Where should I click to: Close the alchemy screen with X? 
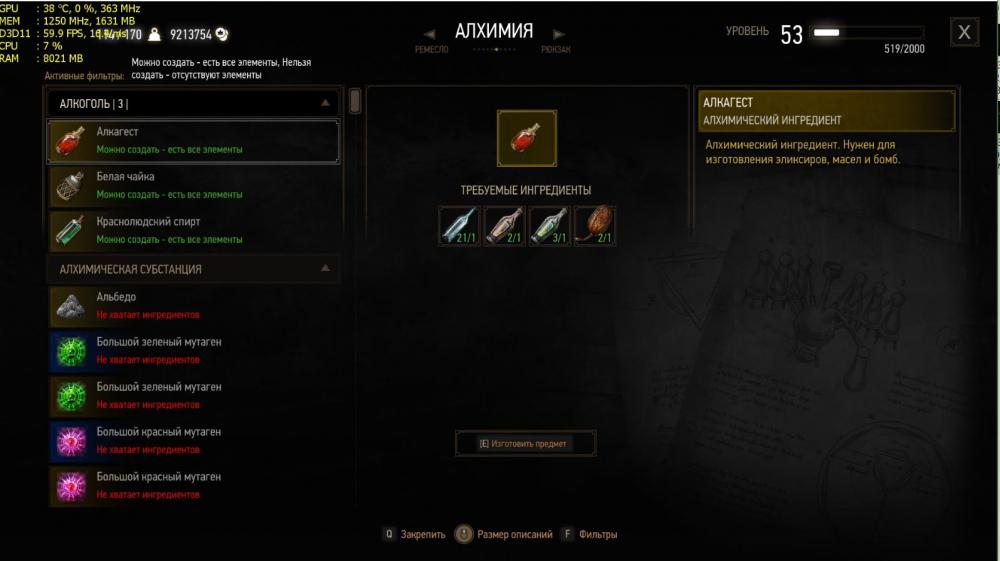[964, 32]
